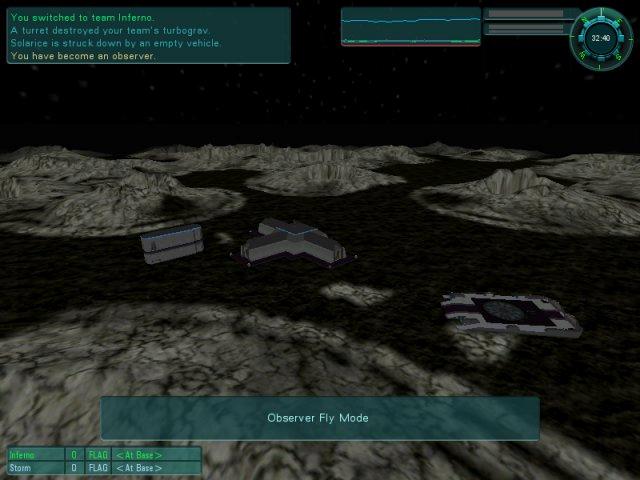The width and height of the screenshot is (640, 480).
Task: Click the circular compass in the corner
Action: [x=601, y=38]
